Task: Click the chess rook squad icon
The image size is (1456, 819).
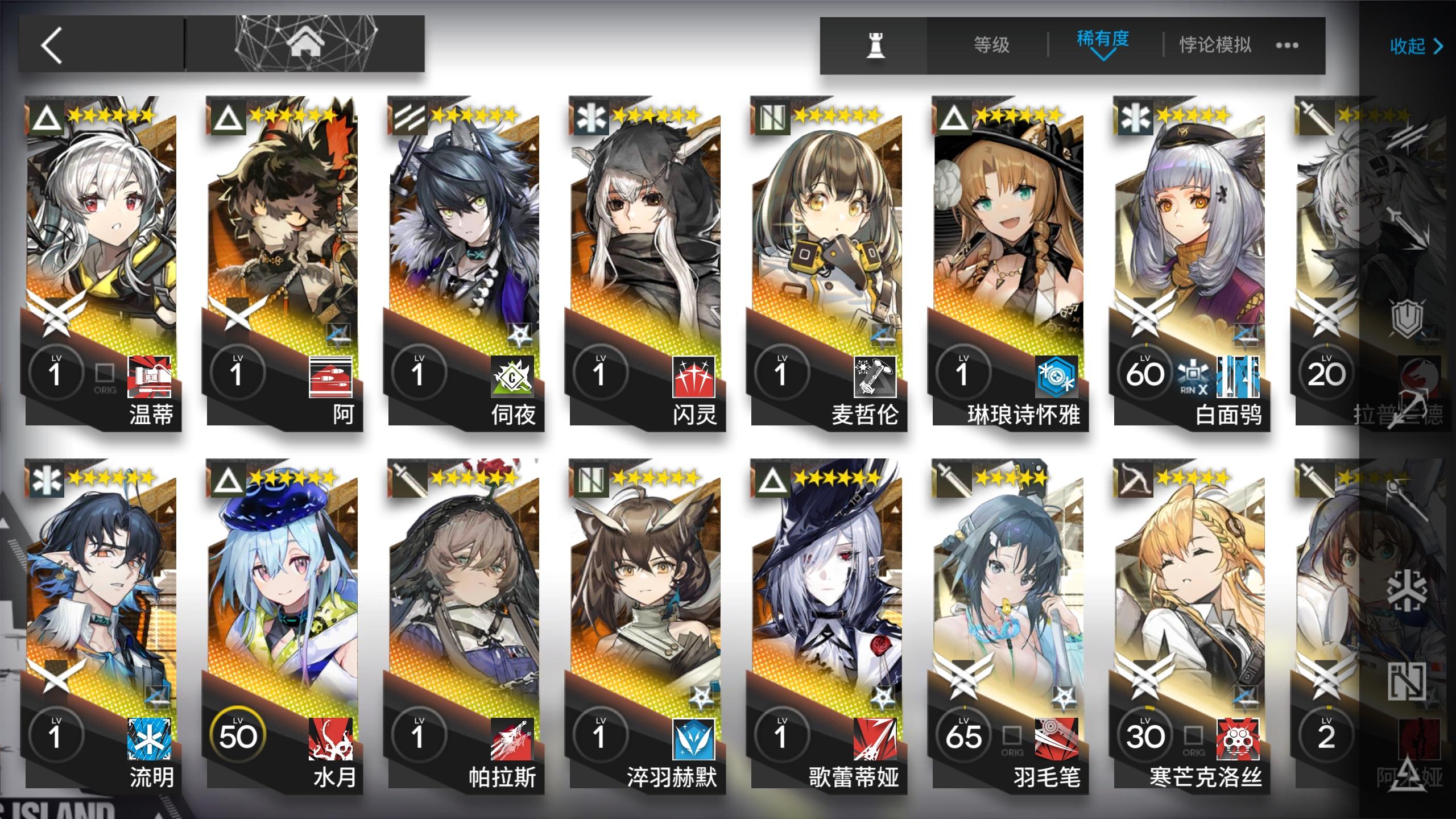Action: click(876, 45)
